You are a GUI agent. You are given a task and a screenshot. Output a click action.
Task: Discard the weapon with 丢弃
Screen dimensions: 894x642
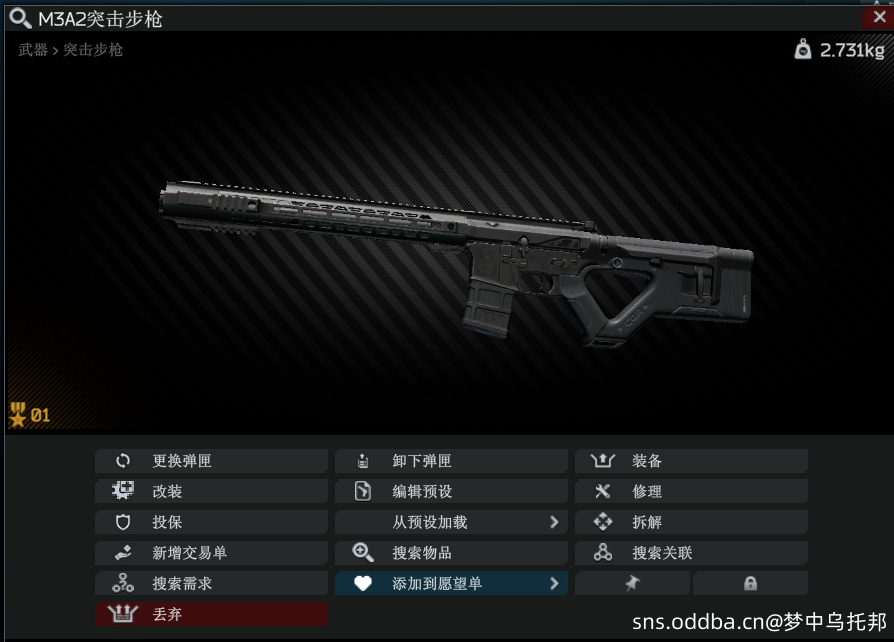pos(211,614)
